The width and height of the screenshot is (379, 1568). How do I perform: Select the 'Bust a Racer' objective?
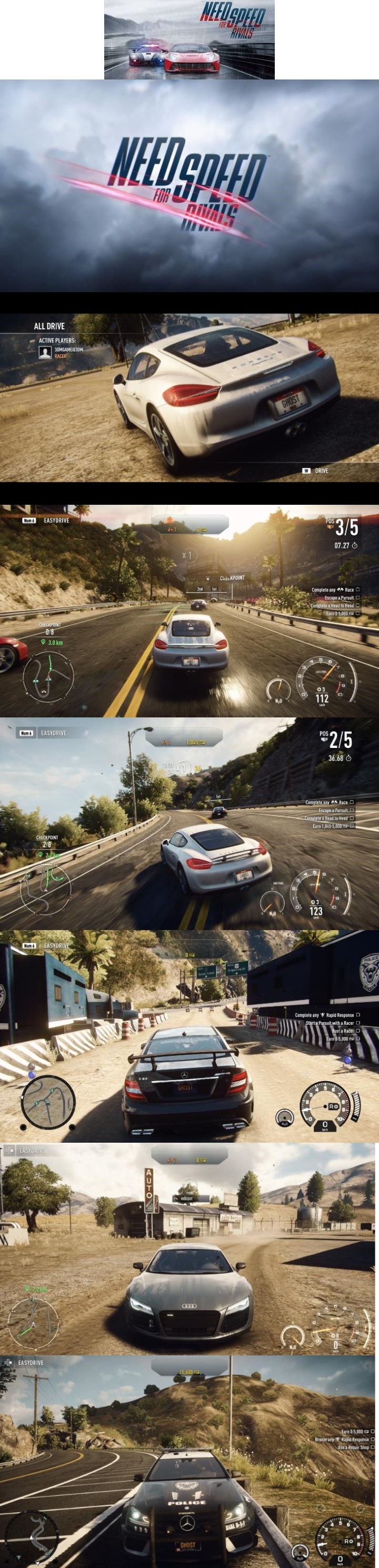coord(343,1031)
